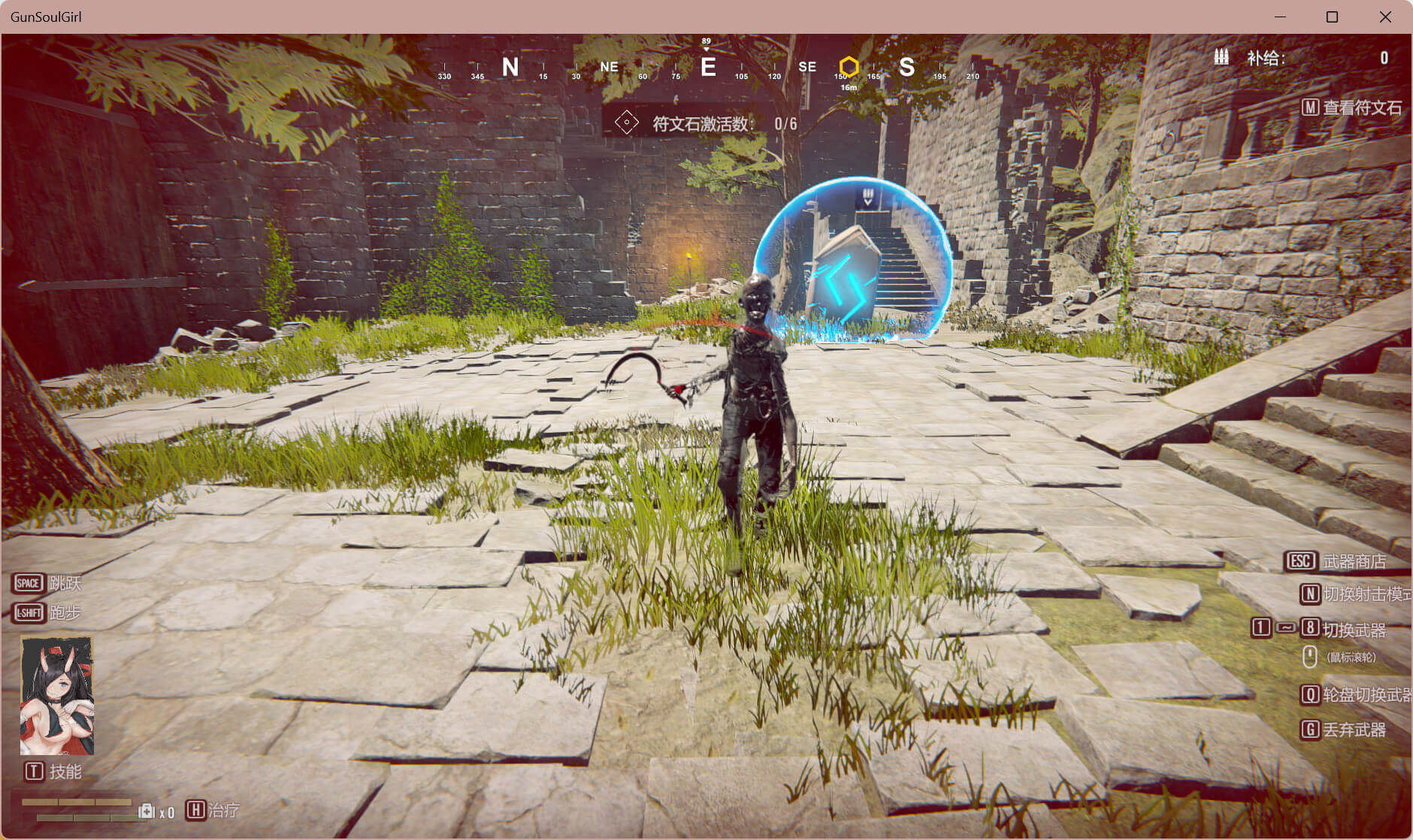Close the GunSoulGirl window
The image size is (1413, 840).
(1385, 17)
